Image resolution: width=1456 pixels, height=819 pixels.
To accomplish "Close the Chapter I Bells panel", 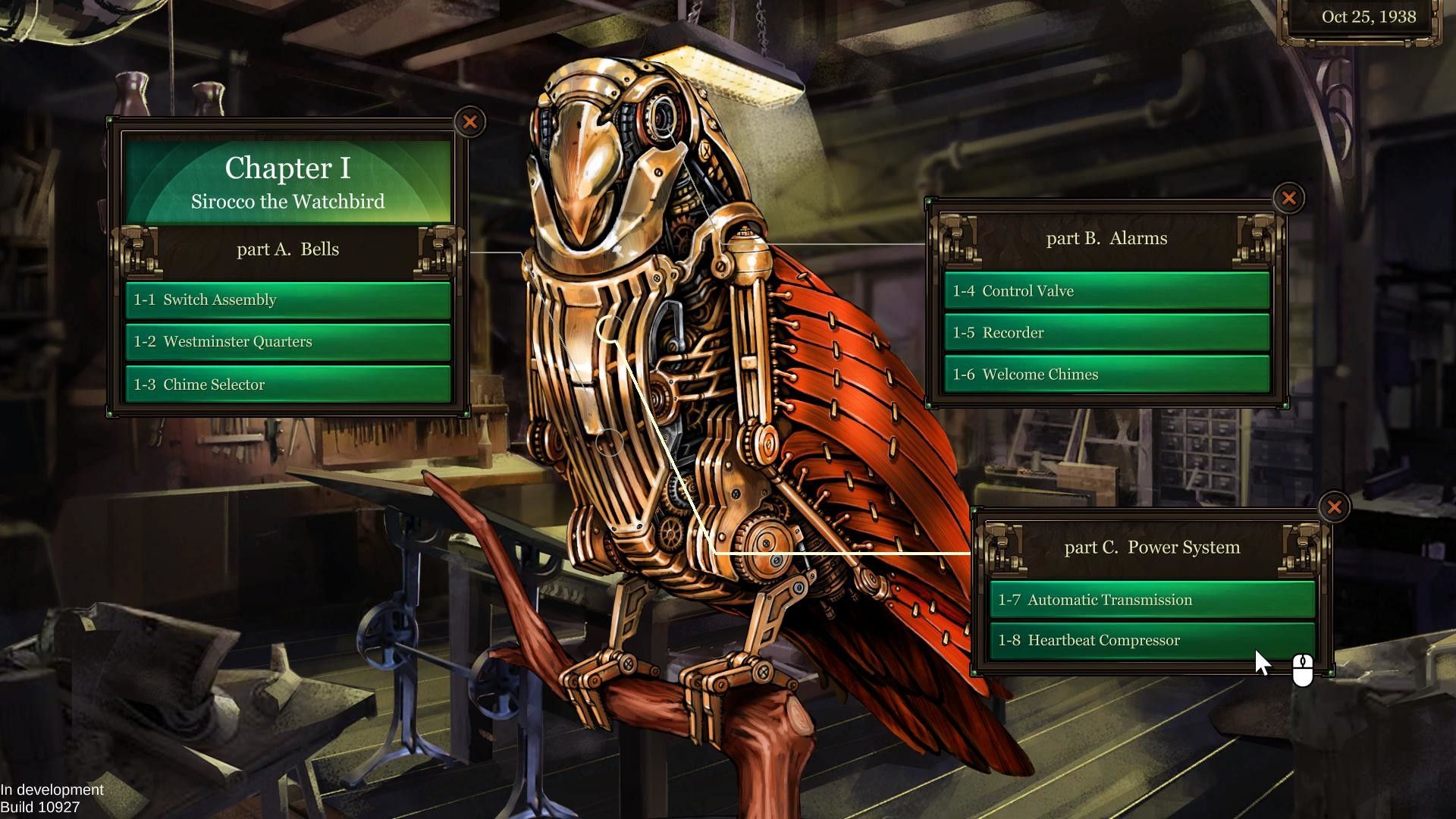I will (470, 122).
